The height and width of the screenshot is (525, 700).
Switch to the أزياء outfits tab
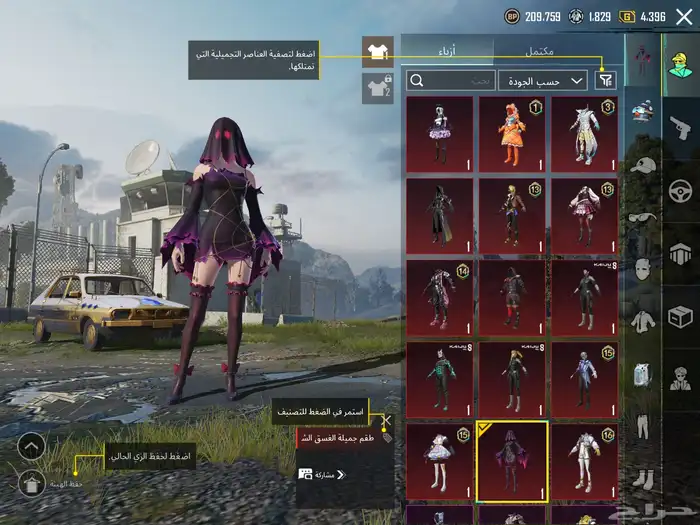tap(447, 51)
